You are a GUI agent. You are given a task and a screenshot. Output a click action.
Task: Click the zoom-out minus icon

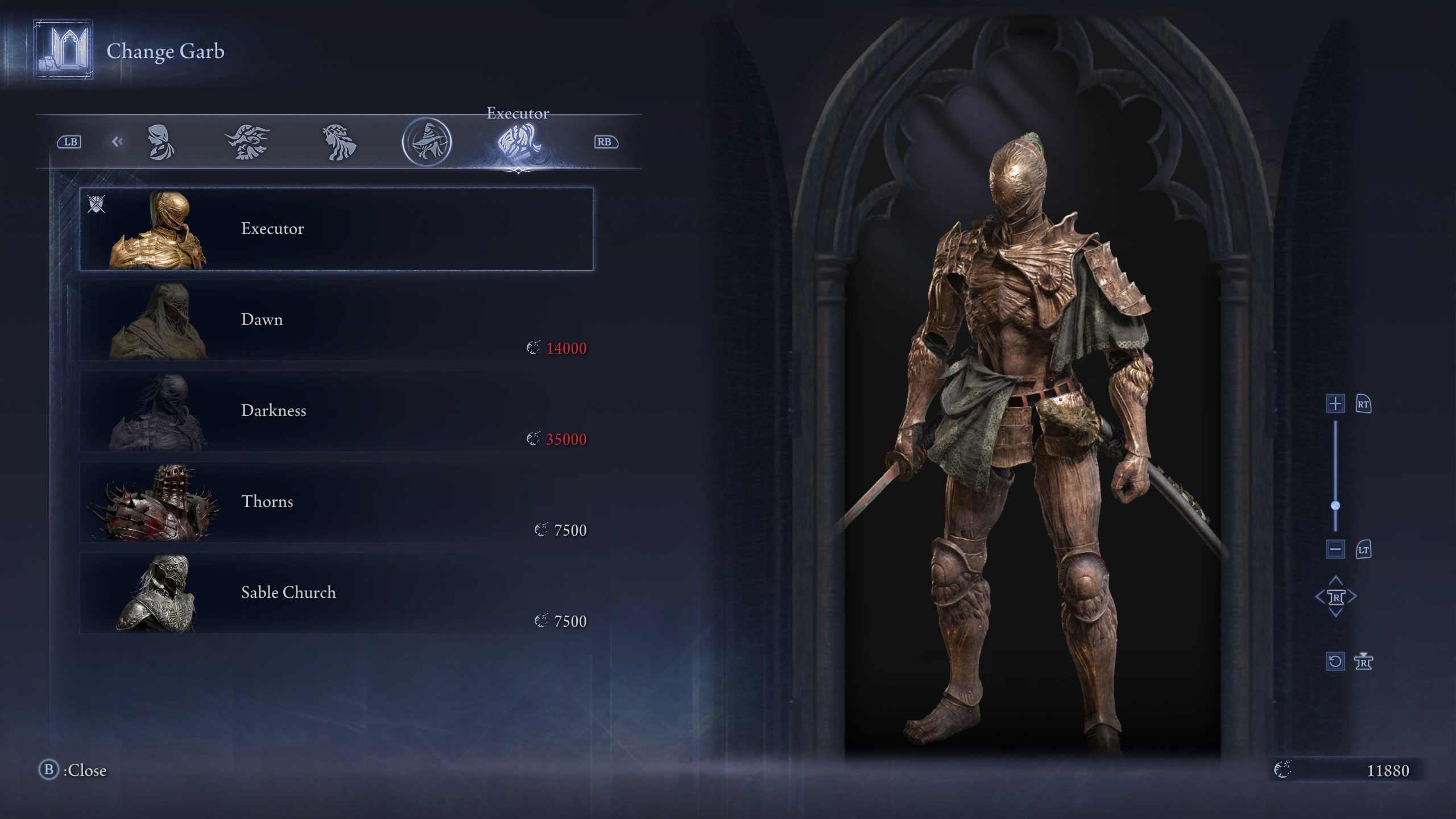1336,549
